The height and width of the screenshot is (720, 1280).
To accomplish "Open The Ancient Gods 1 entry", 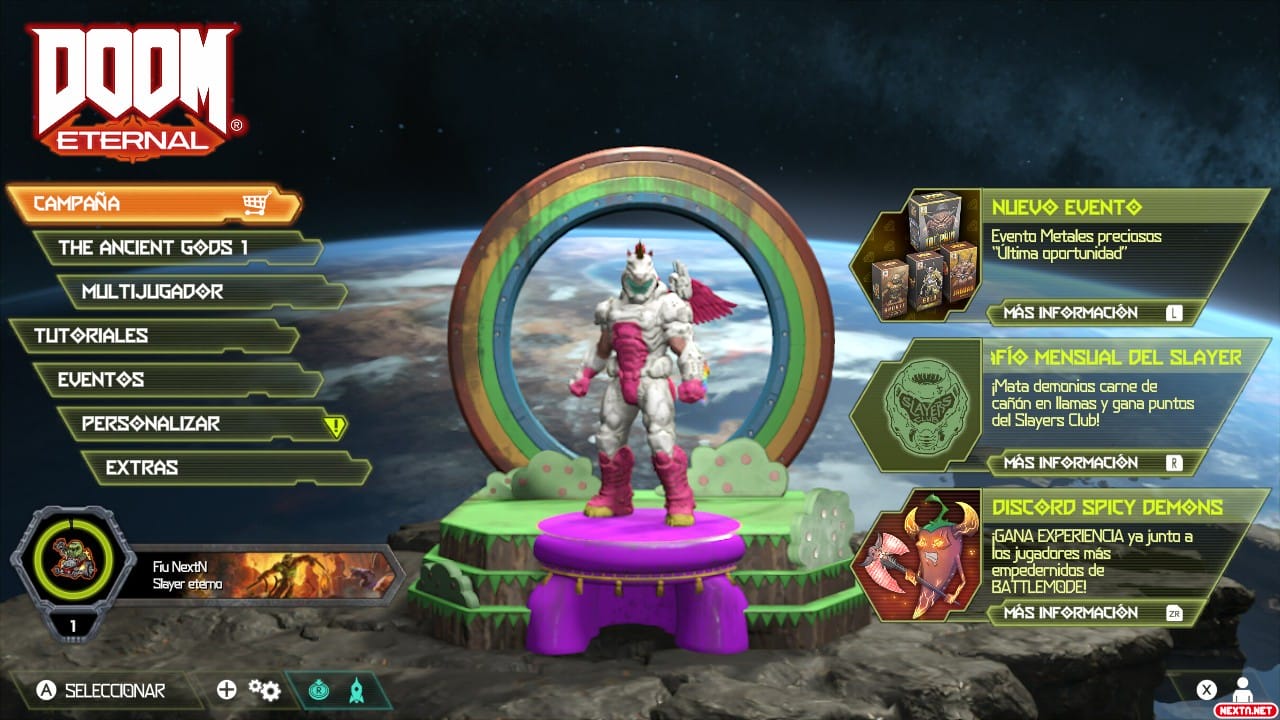I will [175, 248].
